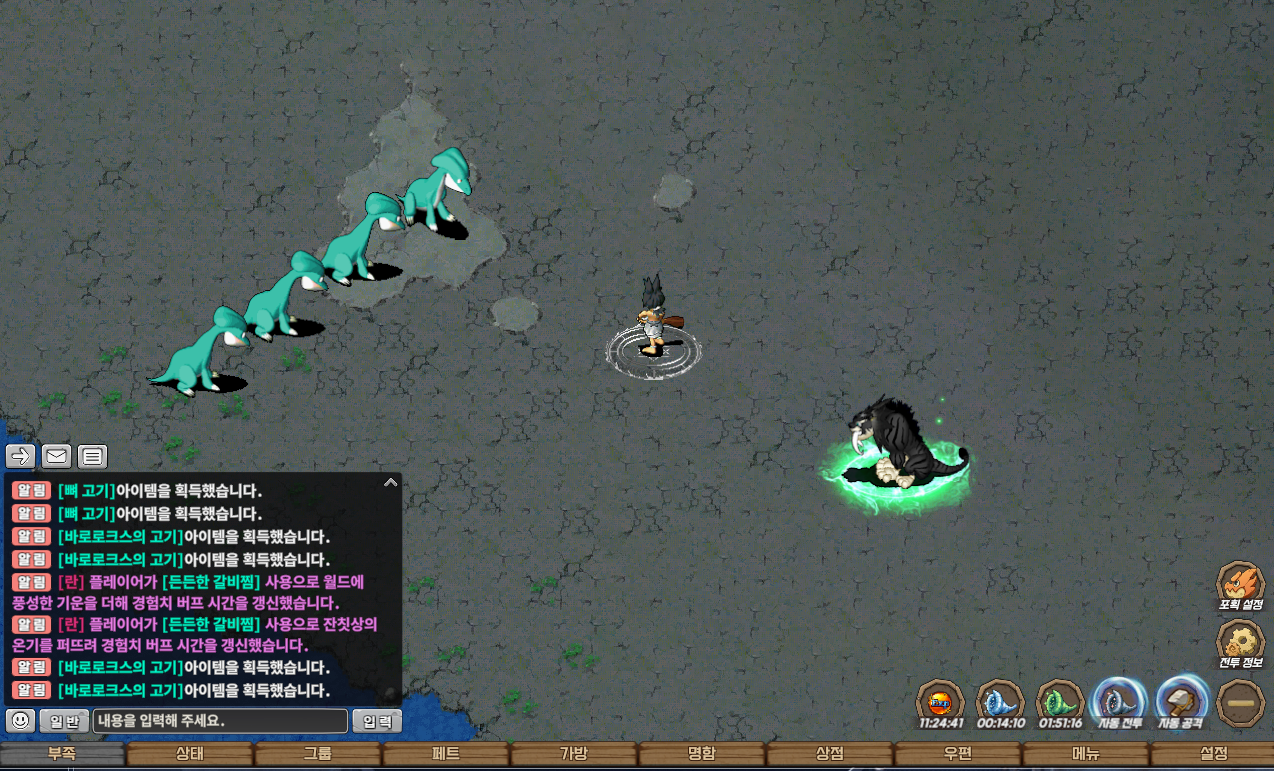Screen dimensions: 1274x771
Task: Show the 명함 (name card) panel
Action: (702, 754)
